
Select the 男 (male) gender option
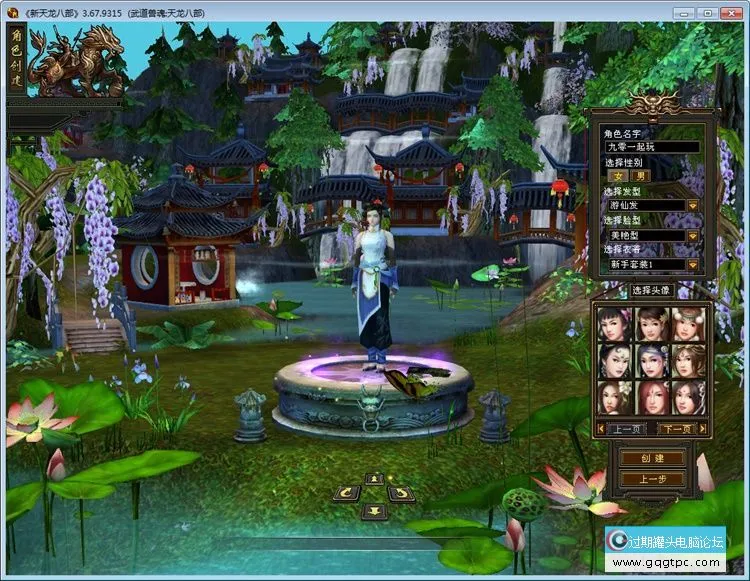coord(642,176)
